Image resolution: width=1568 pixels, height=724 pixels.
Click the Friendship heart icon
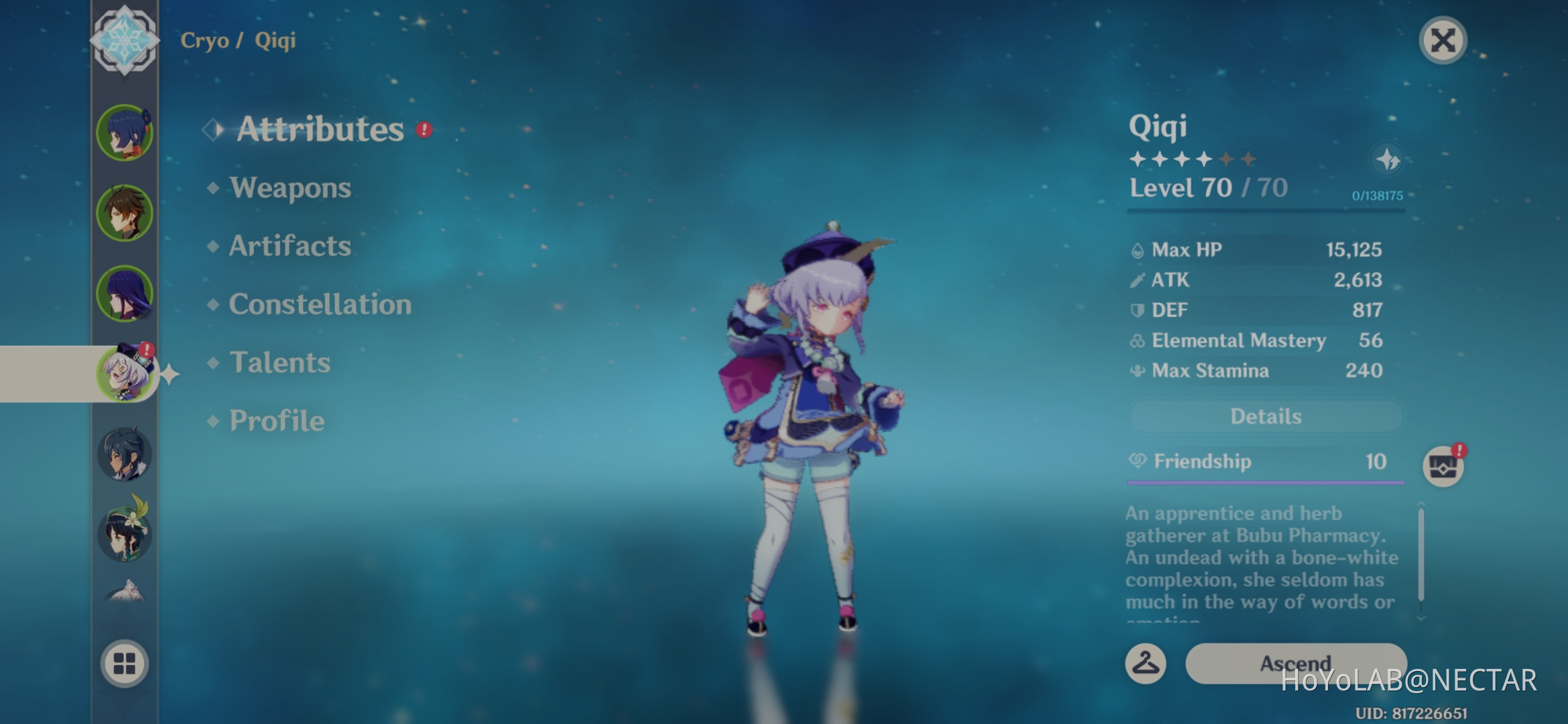tap(1137, 461)
